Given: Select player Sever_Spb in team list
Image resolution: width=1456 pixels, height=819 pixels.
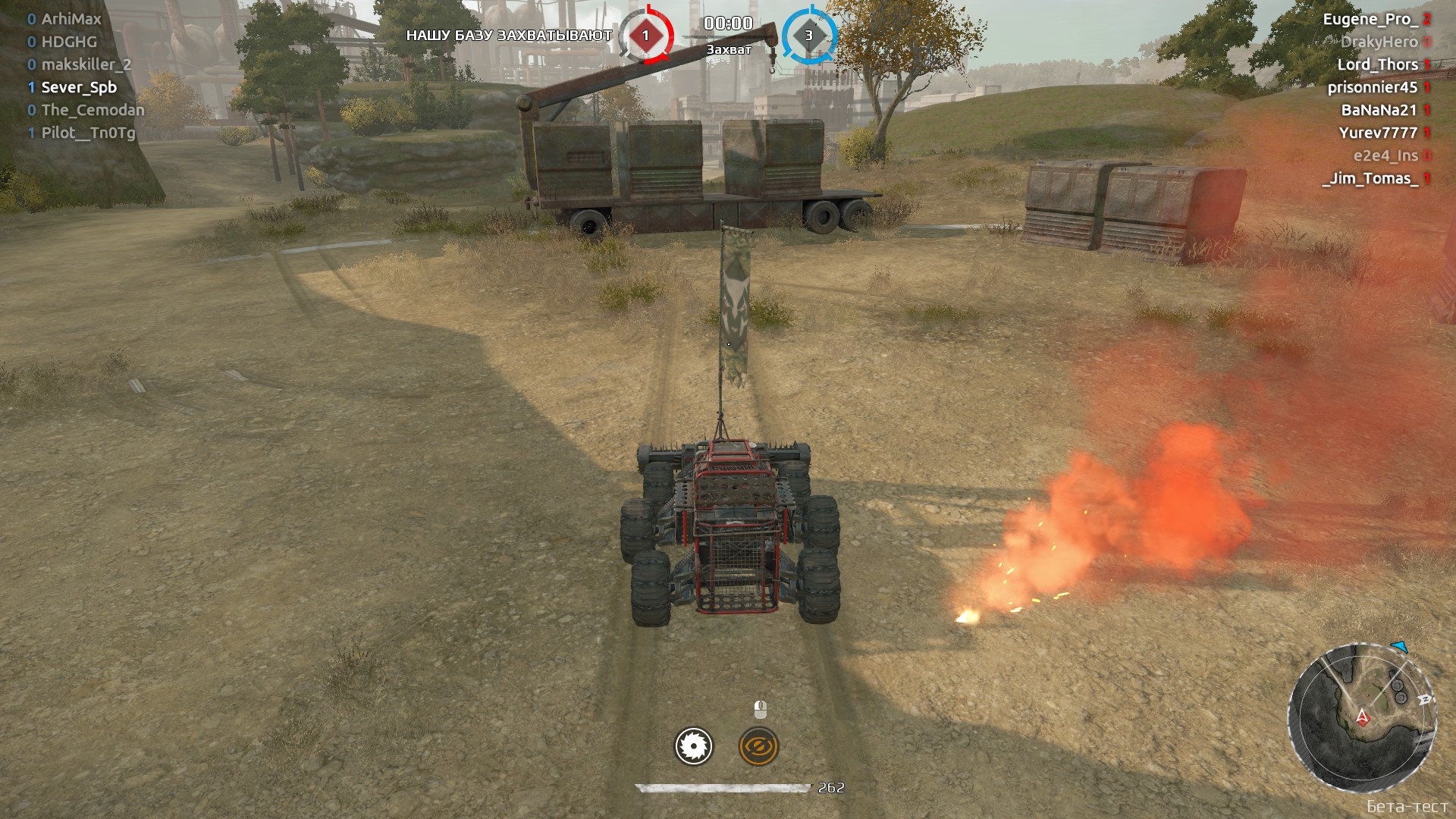Looking at the screenshot, I should (79, 87).
